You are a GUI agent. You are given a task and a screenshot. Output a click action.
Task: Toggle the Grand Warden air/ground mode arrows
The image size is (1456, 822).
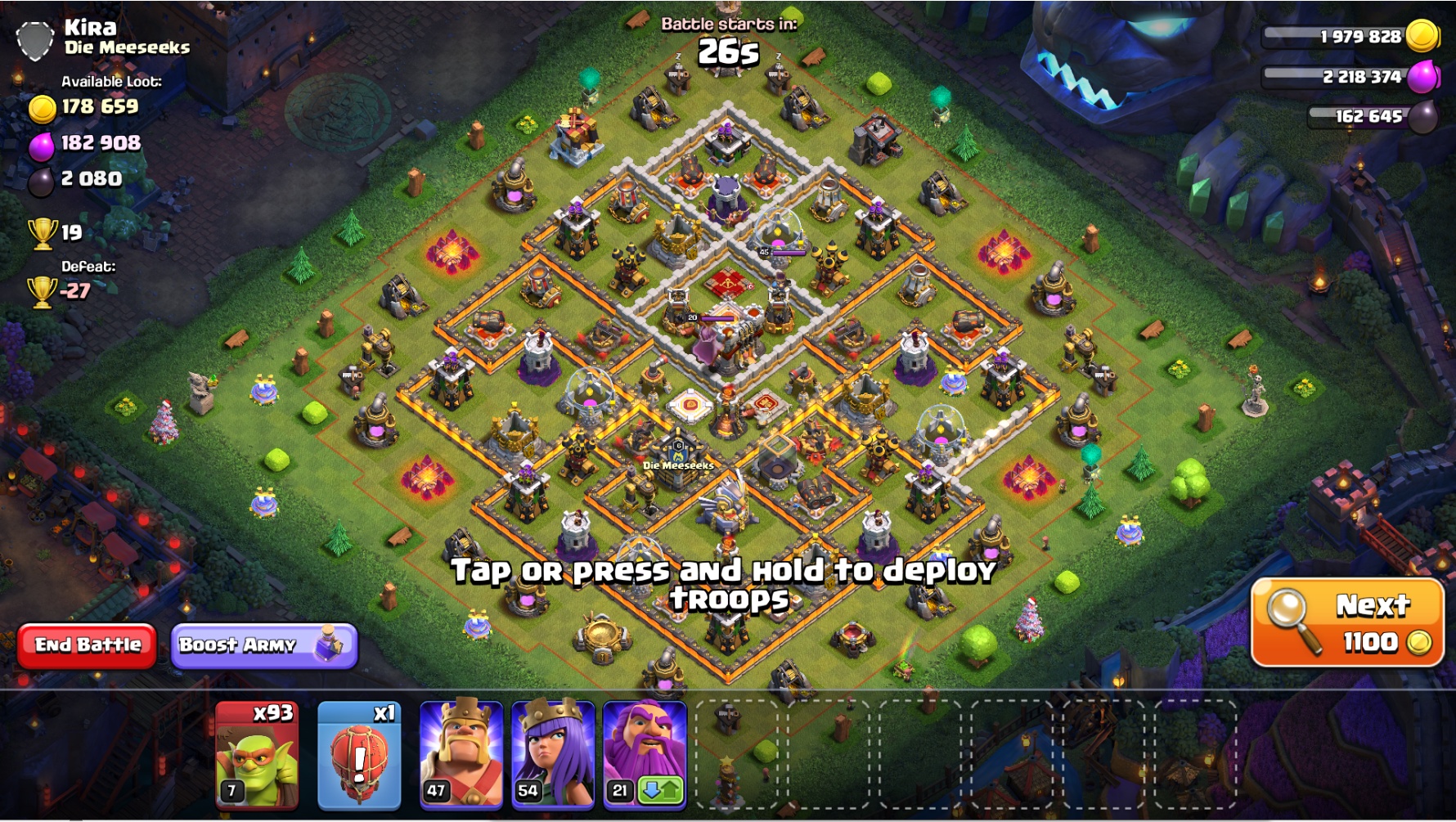661,791
